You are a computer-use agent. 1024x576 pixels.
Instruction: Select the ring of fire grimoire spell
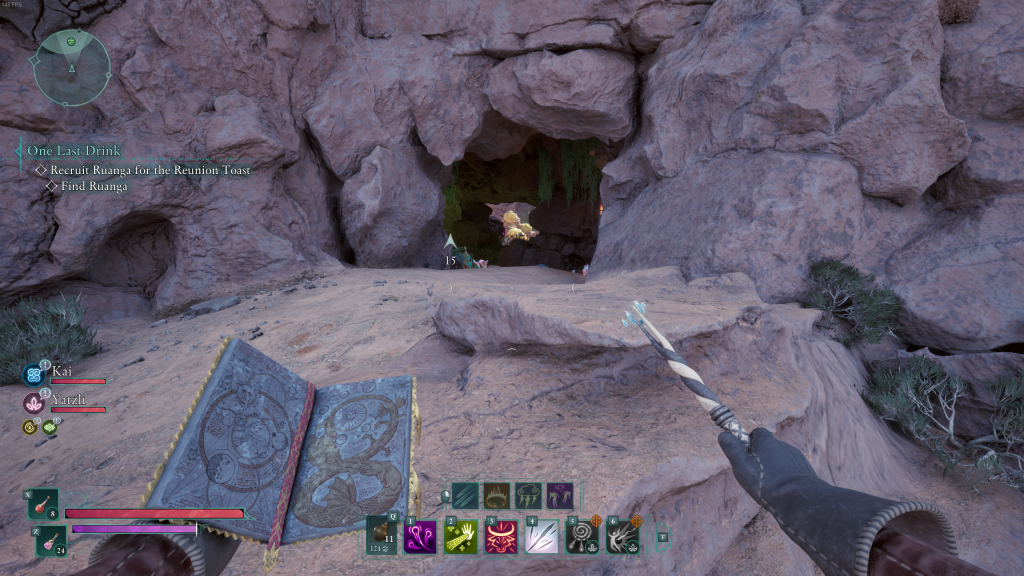click(497, 495)
